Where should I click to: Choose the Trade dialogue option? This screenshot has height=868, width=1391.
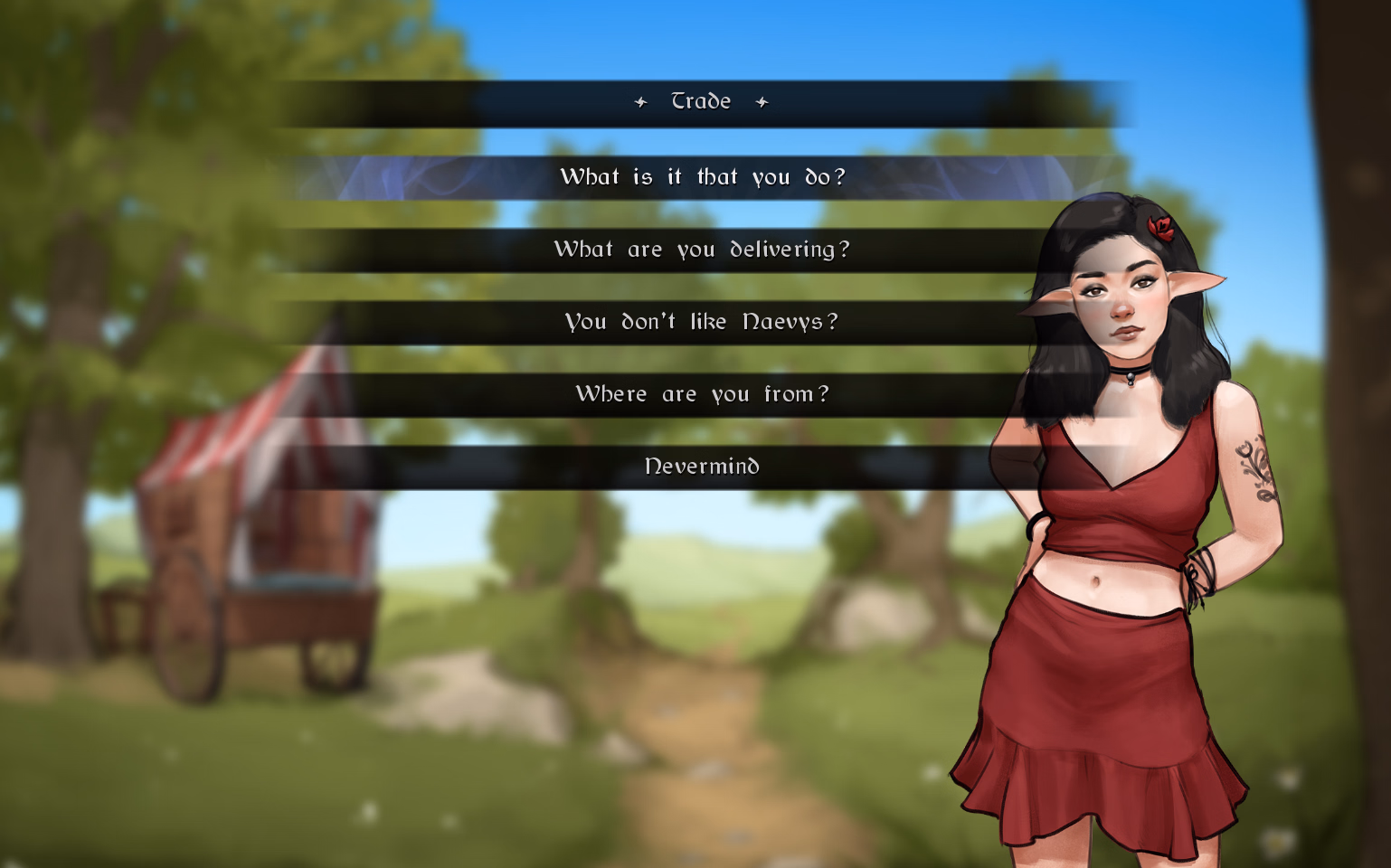click(x=701, y=102)
